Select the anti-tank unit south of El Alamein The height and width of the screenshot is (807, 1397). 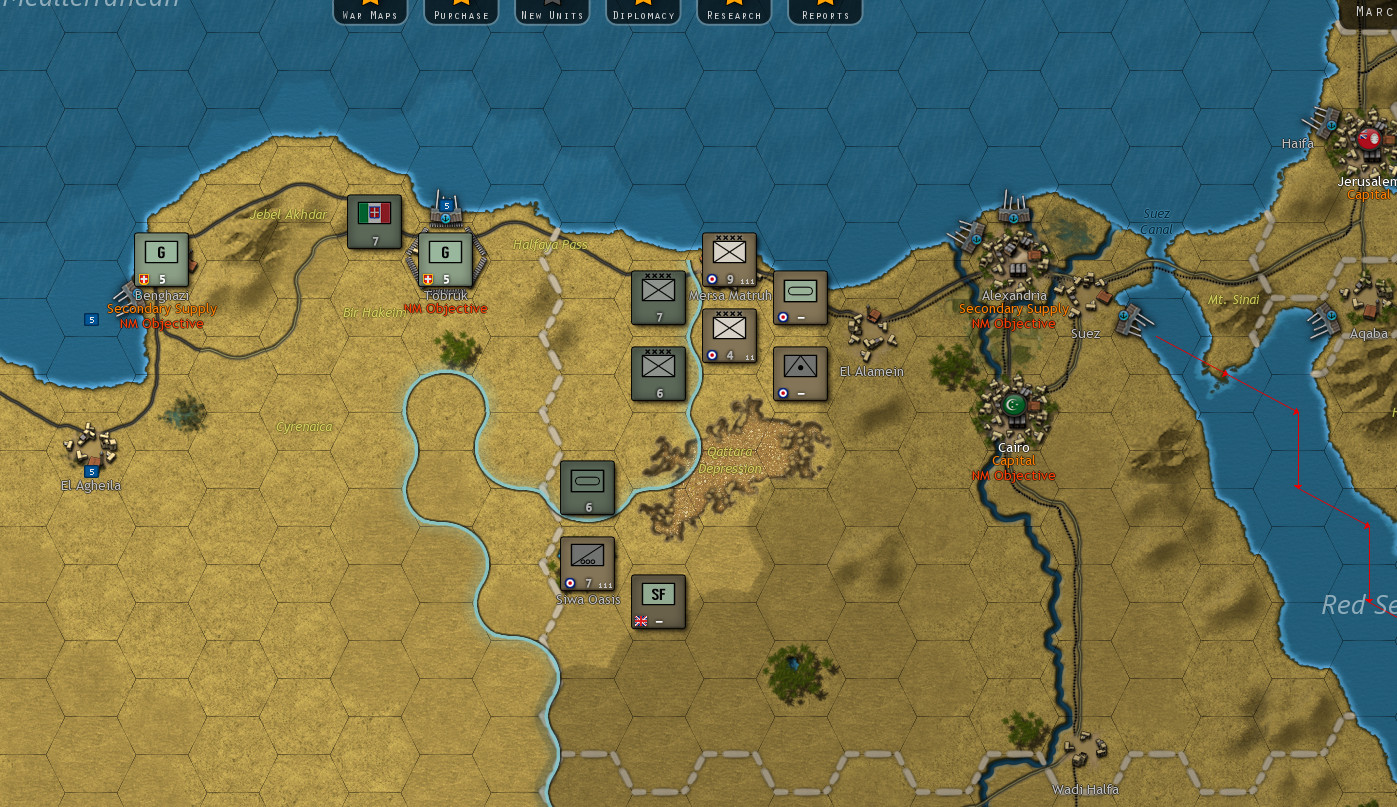click(x=800, y=375)
